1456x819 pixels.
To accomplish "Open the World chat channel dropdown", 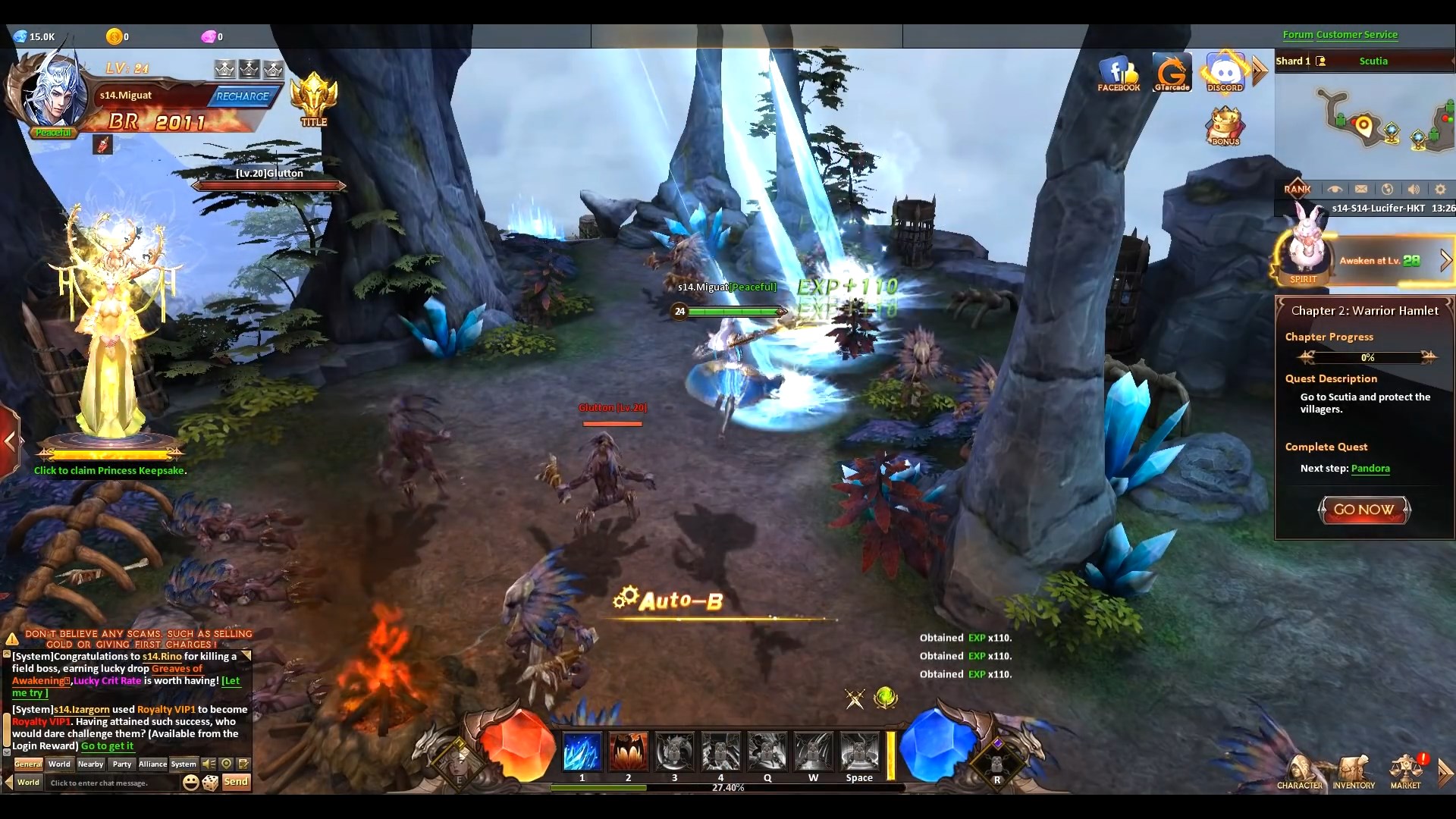I will point(27,783).
